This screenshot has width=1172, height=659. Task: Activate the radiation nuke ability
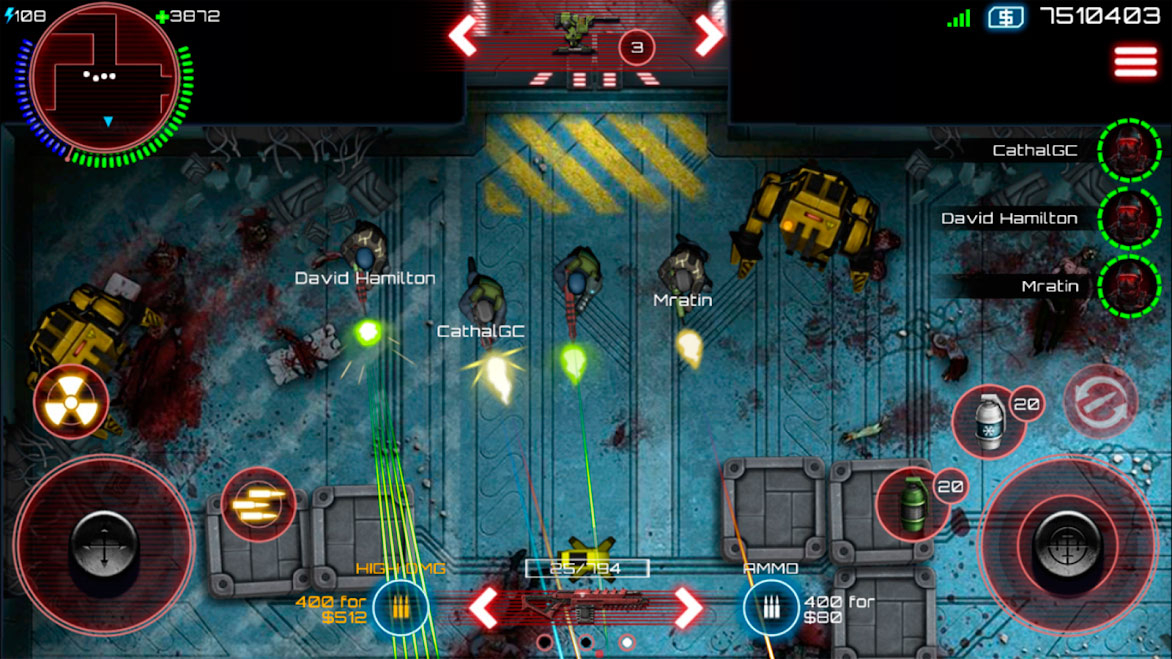[71, 402]
